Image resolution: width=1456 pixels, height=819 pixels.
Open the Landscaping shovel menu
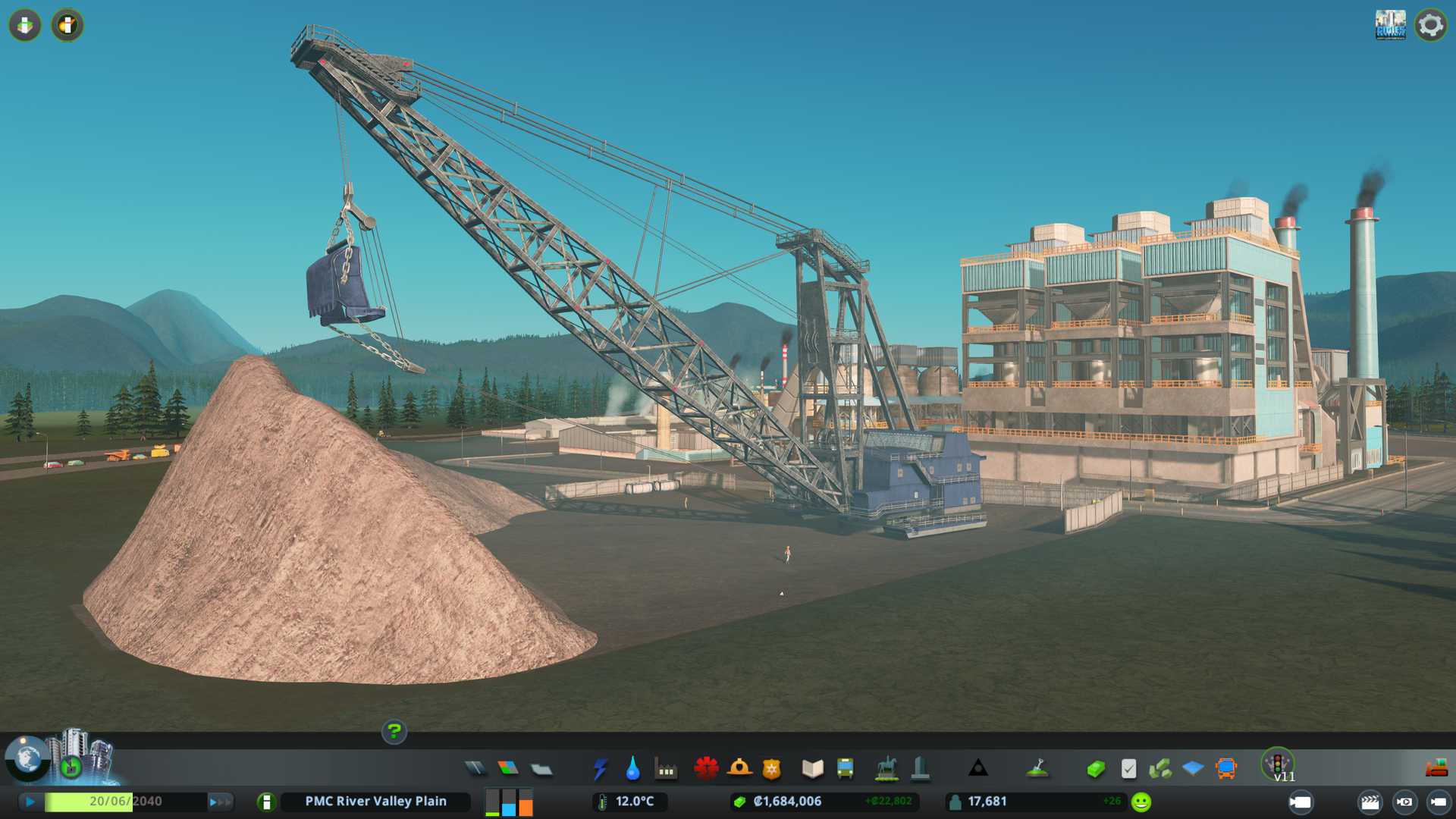pyautogui.click(x=1037, y=769)
